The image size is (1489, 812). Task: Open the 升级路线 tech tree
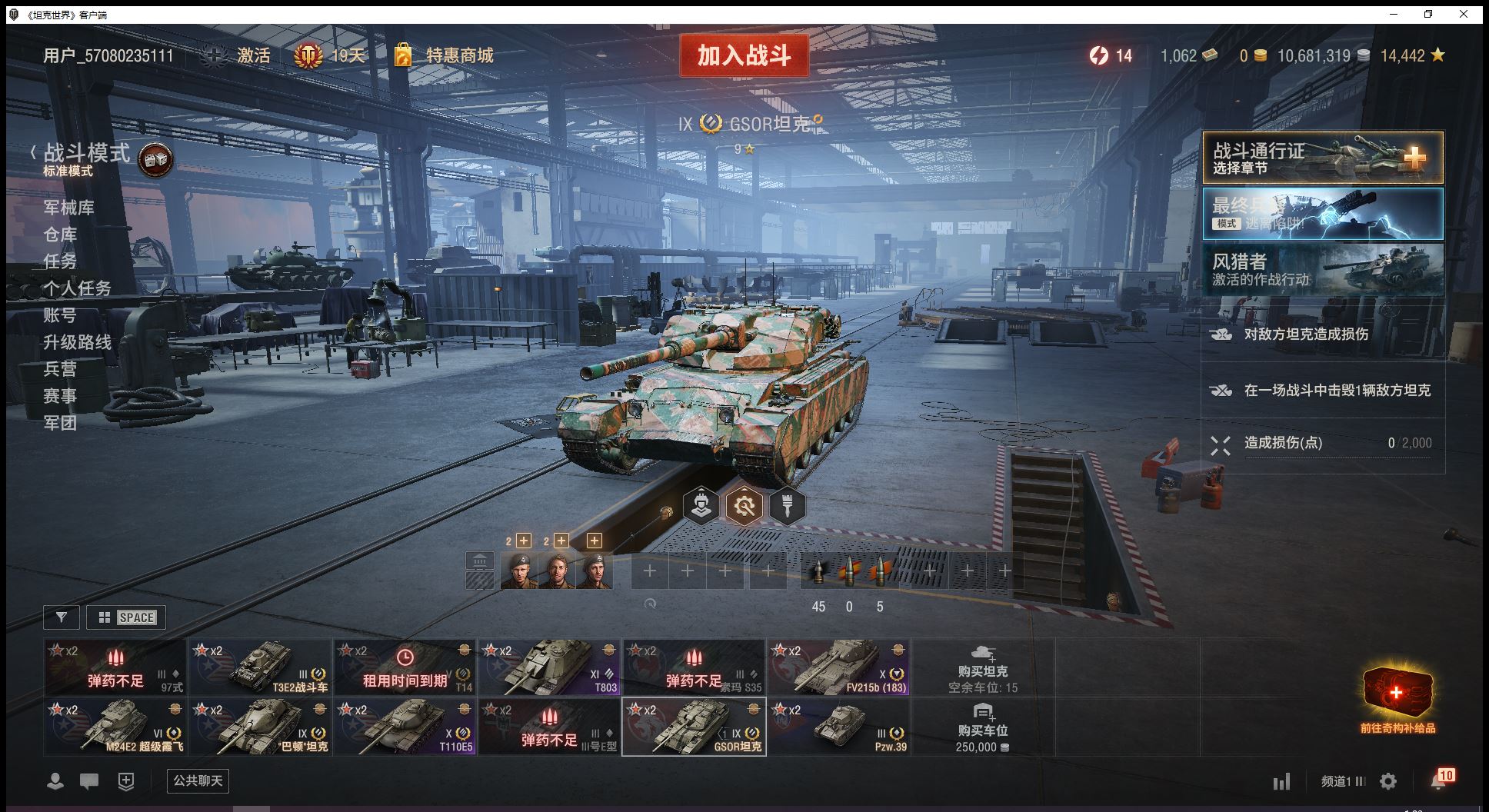[77, 342]
